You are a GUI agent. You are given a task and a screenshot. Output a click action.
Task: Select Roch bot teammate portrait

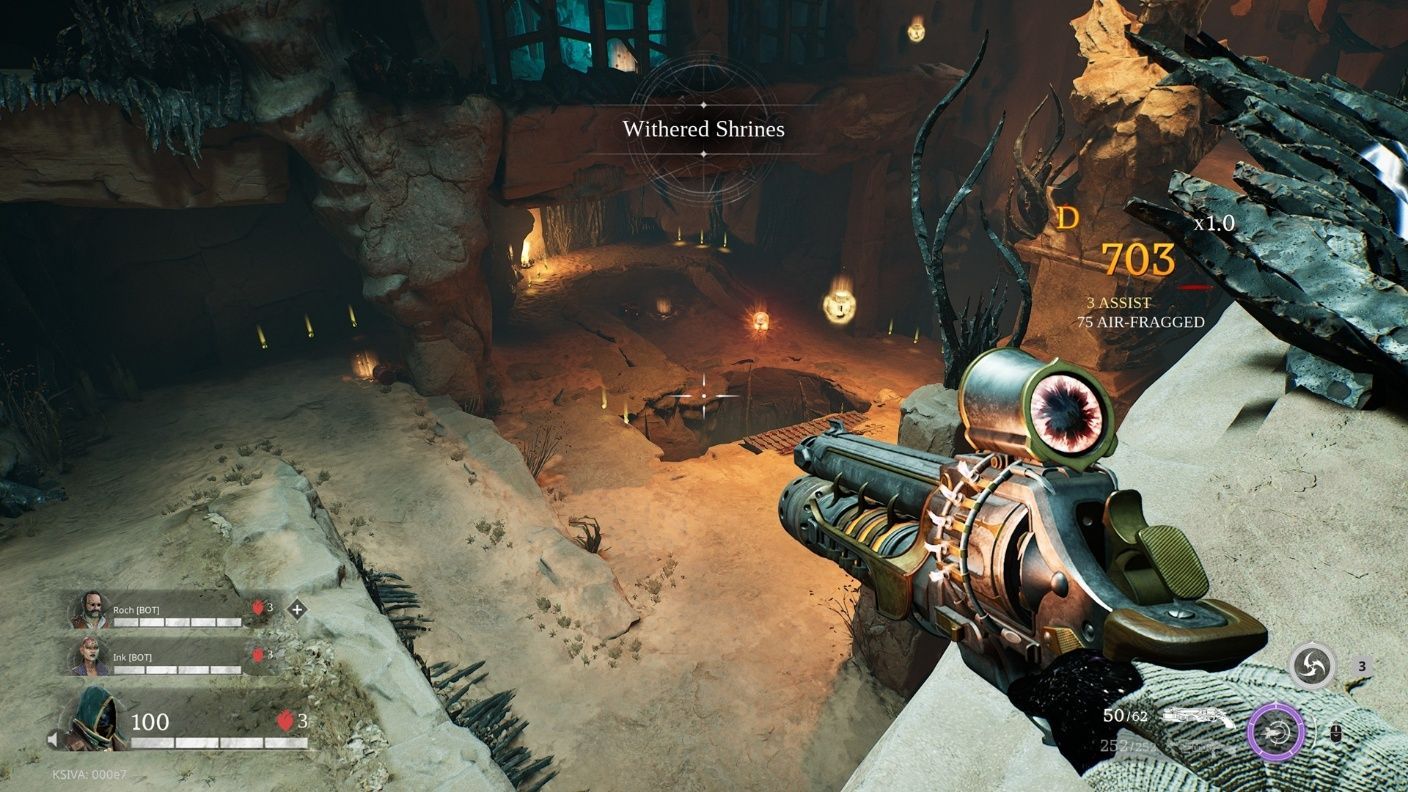tap(90, 609)
